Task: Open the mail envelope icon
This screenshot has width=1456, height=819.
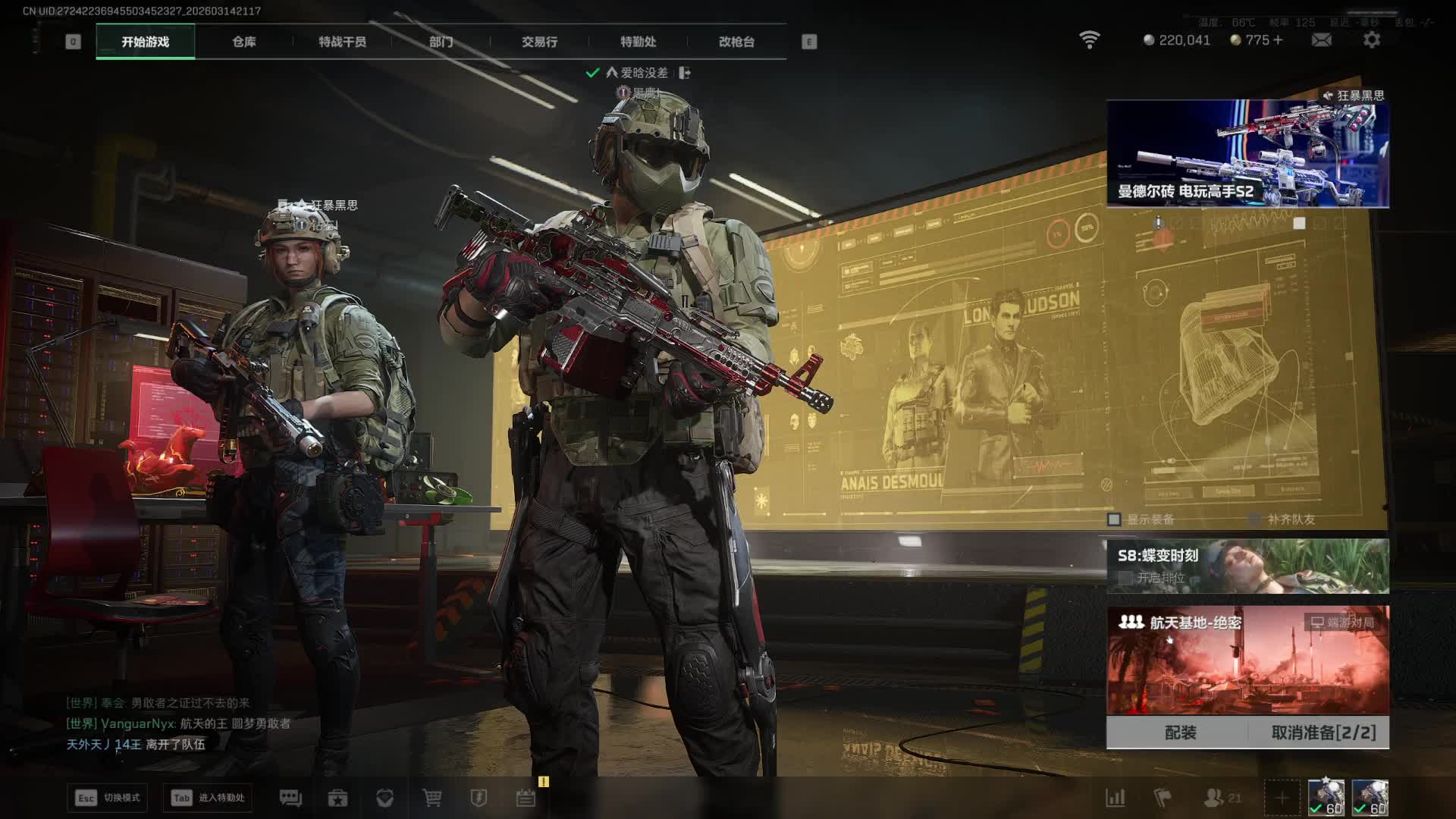Action: [x=1321, y=40]
